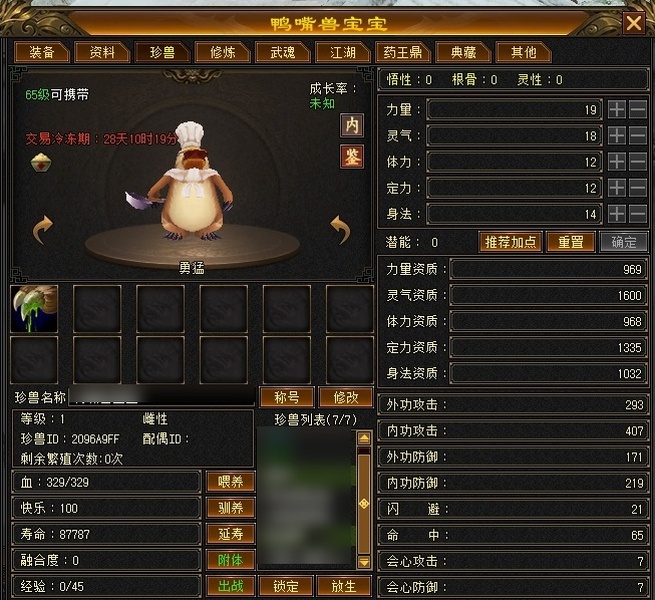Release the pet with 放生

click(344, 586)
